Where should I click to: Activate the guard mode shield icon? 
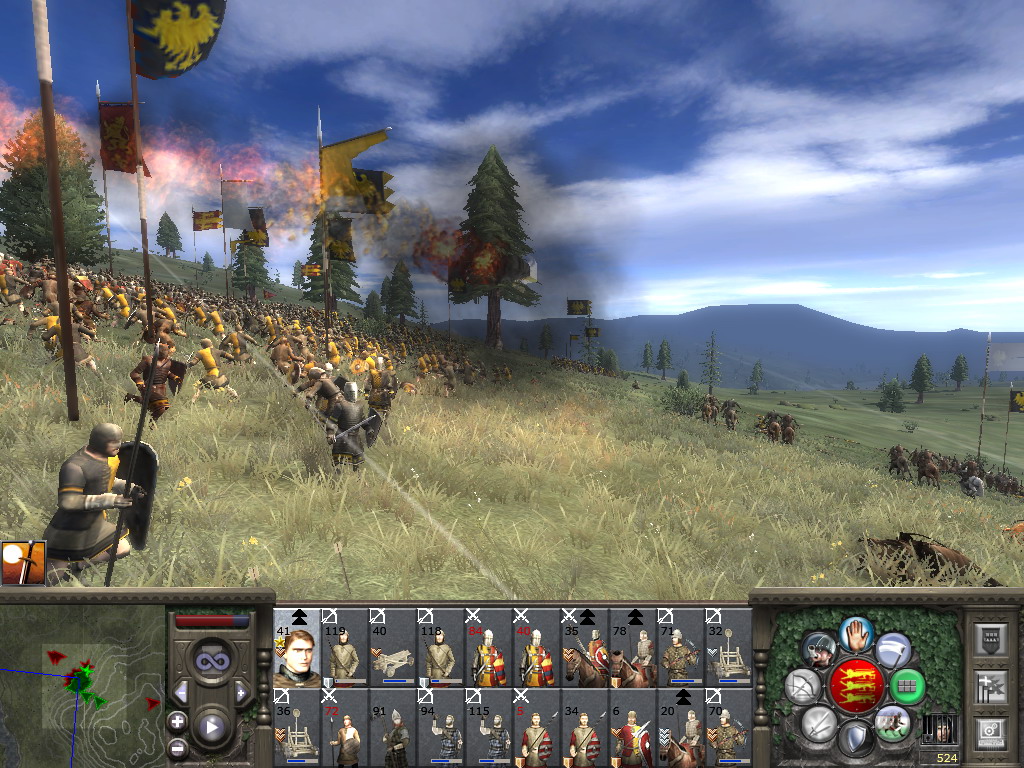point(856,740)
